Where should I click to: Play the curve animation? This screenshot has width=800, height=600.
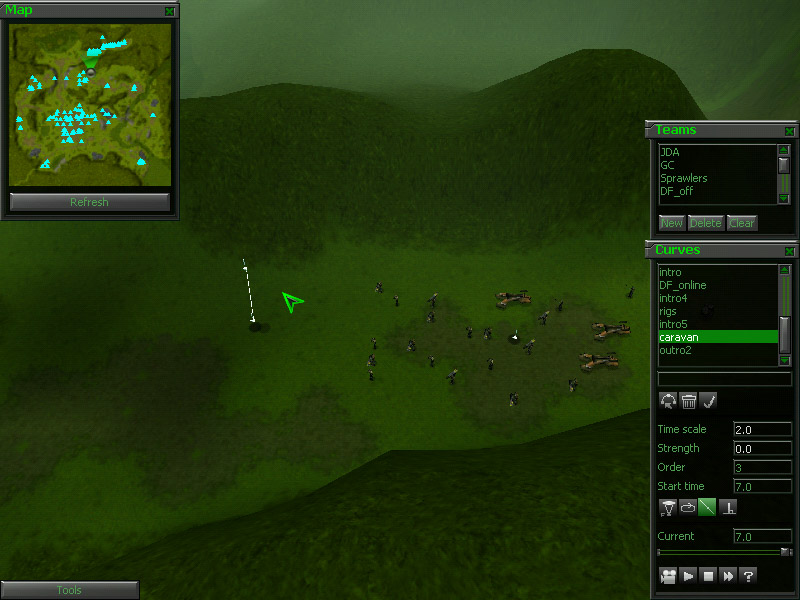click(688, 576)
